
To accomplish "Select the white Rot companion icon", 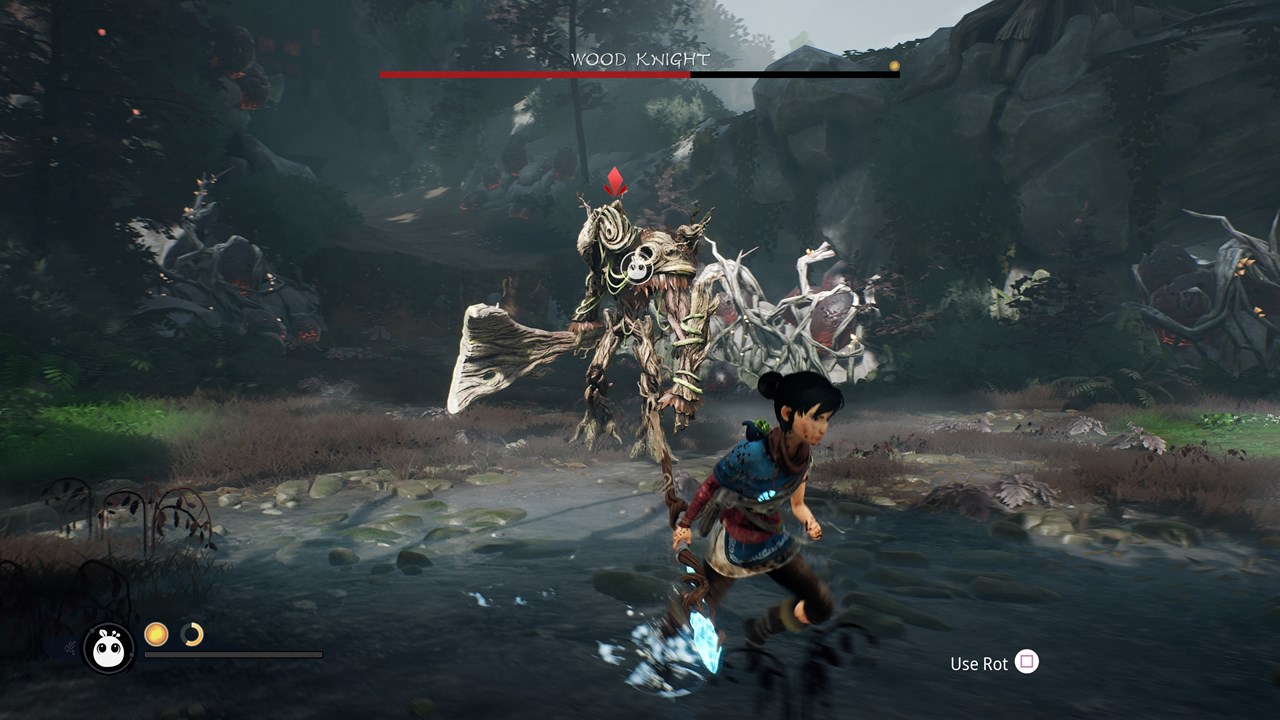I will point(108,648).
